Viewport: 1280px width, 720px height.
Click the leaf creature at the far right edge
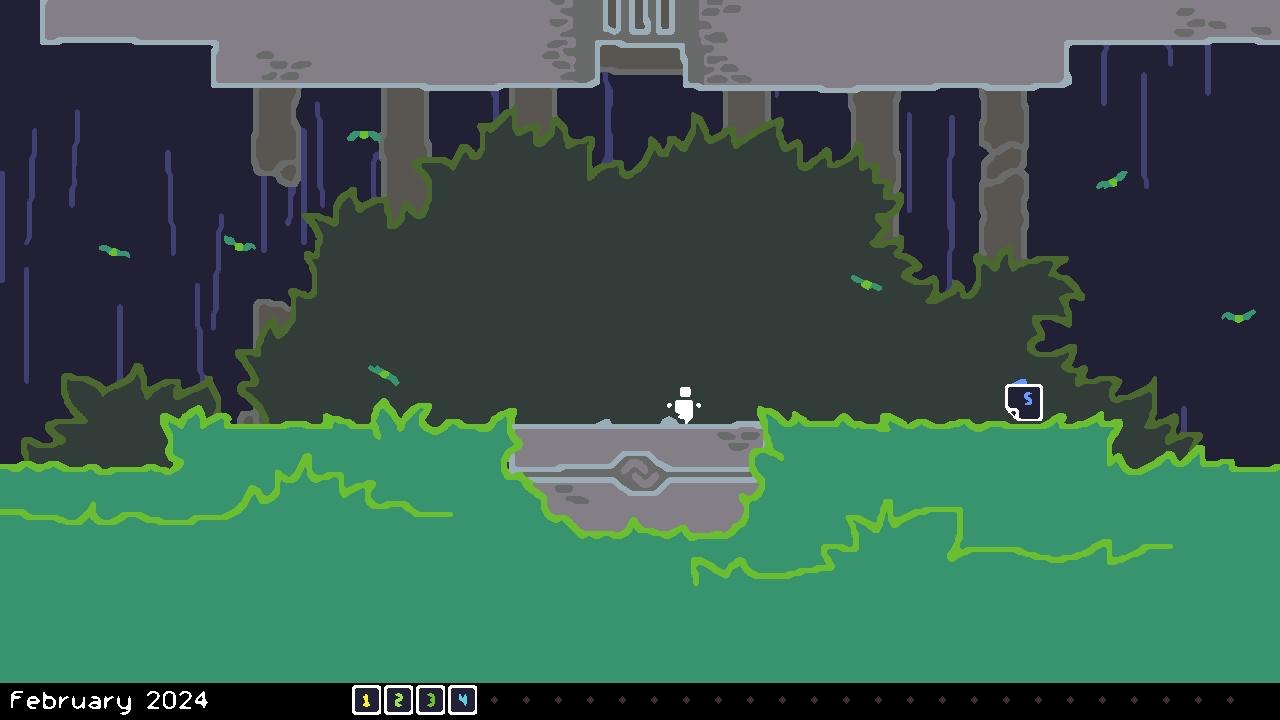pyautogui.click(x=1240, y=316)
